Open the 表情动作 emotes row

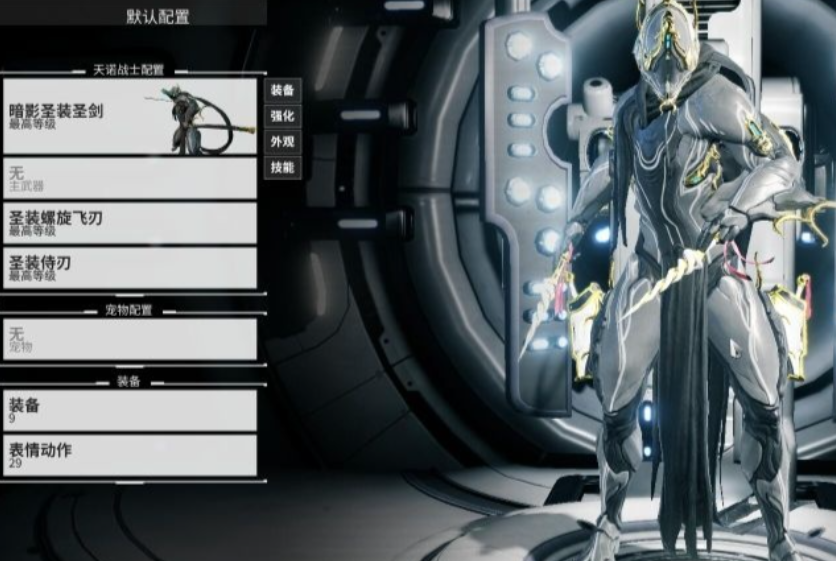[129, 455]
